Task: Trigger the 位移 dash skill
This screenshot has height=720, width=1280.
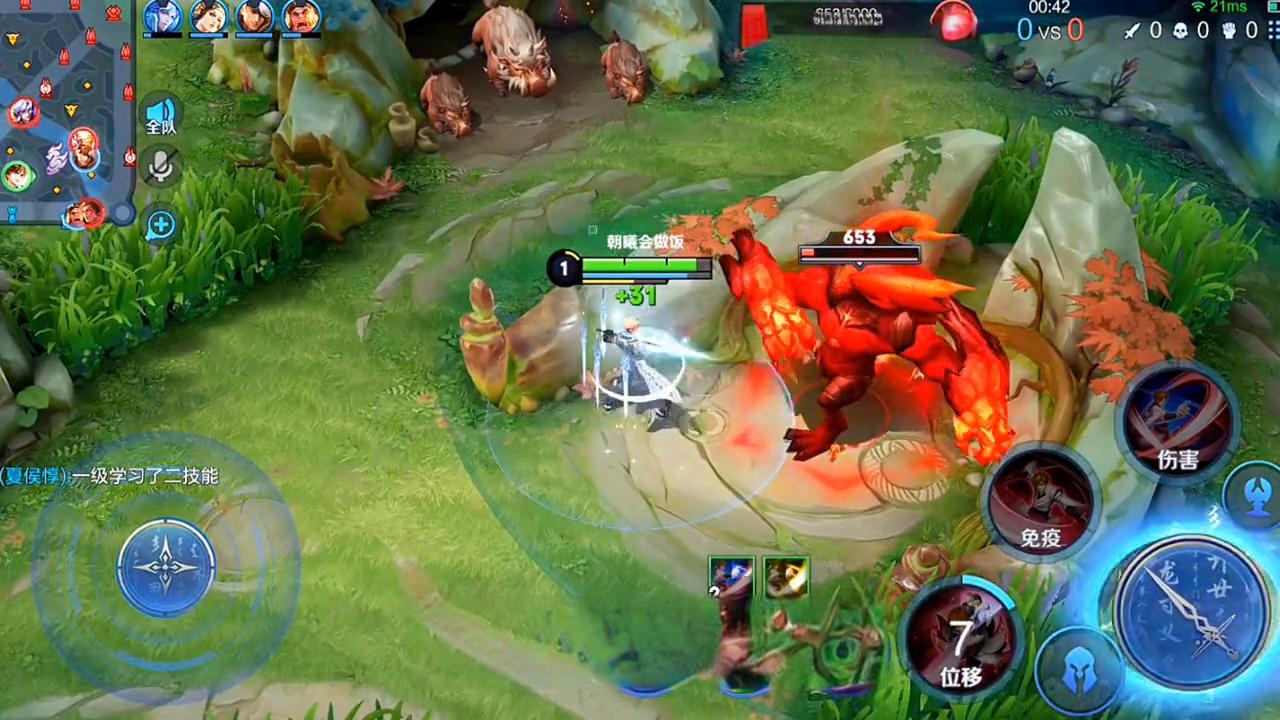Action: pyautogui.click(x=961, y=637)
